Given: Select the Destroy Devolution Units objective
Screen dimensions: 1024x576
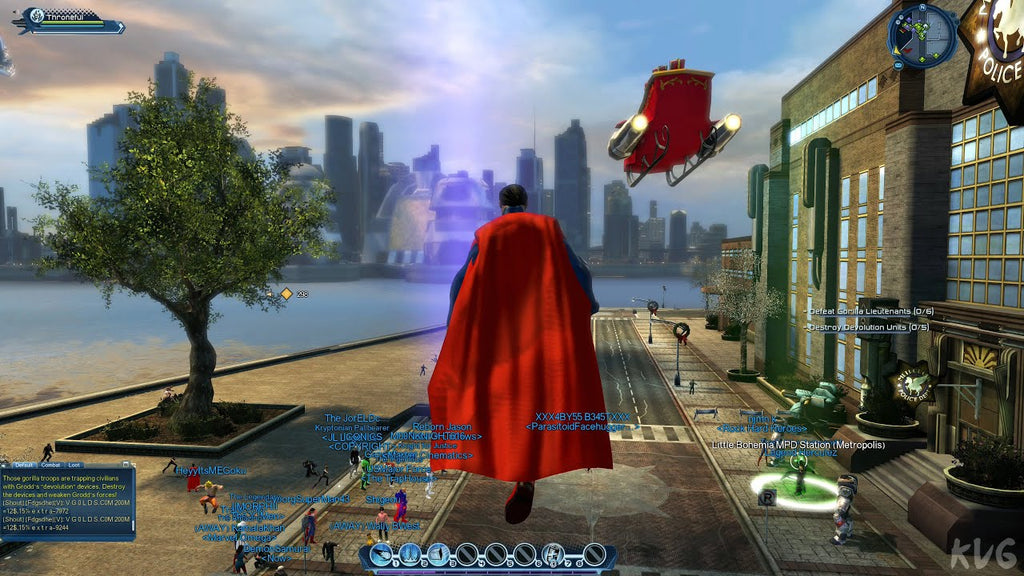Looking at the screenshot, I should click(x=867, y=327).
